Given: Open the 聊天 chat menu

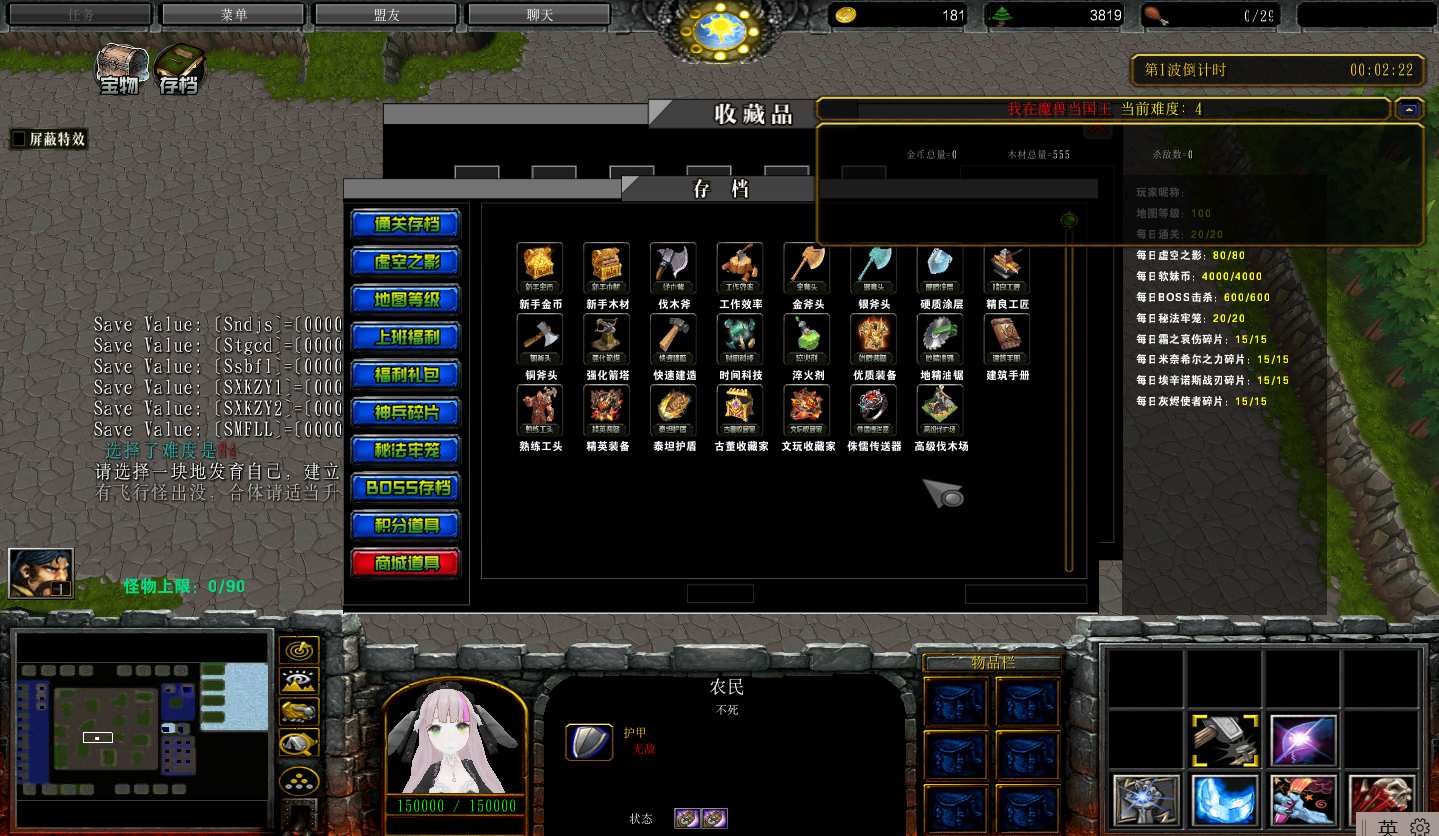Looking at the screenshot, I should [x=538, y=14].
